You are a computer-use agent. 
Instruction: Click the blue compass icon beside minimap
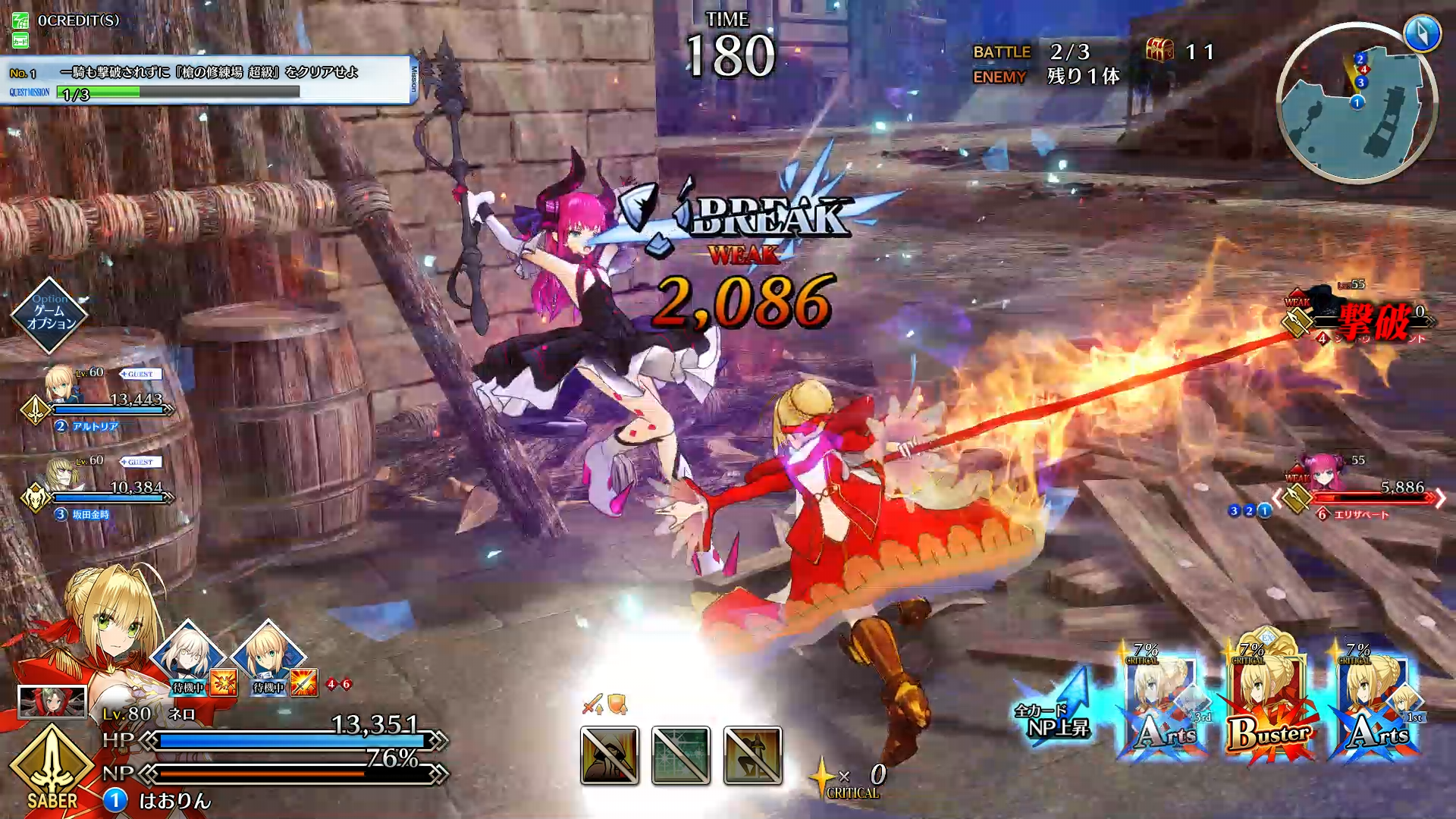pyautogui.click(x=1421, y=33)
